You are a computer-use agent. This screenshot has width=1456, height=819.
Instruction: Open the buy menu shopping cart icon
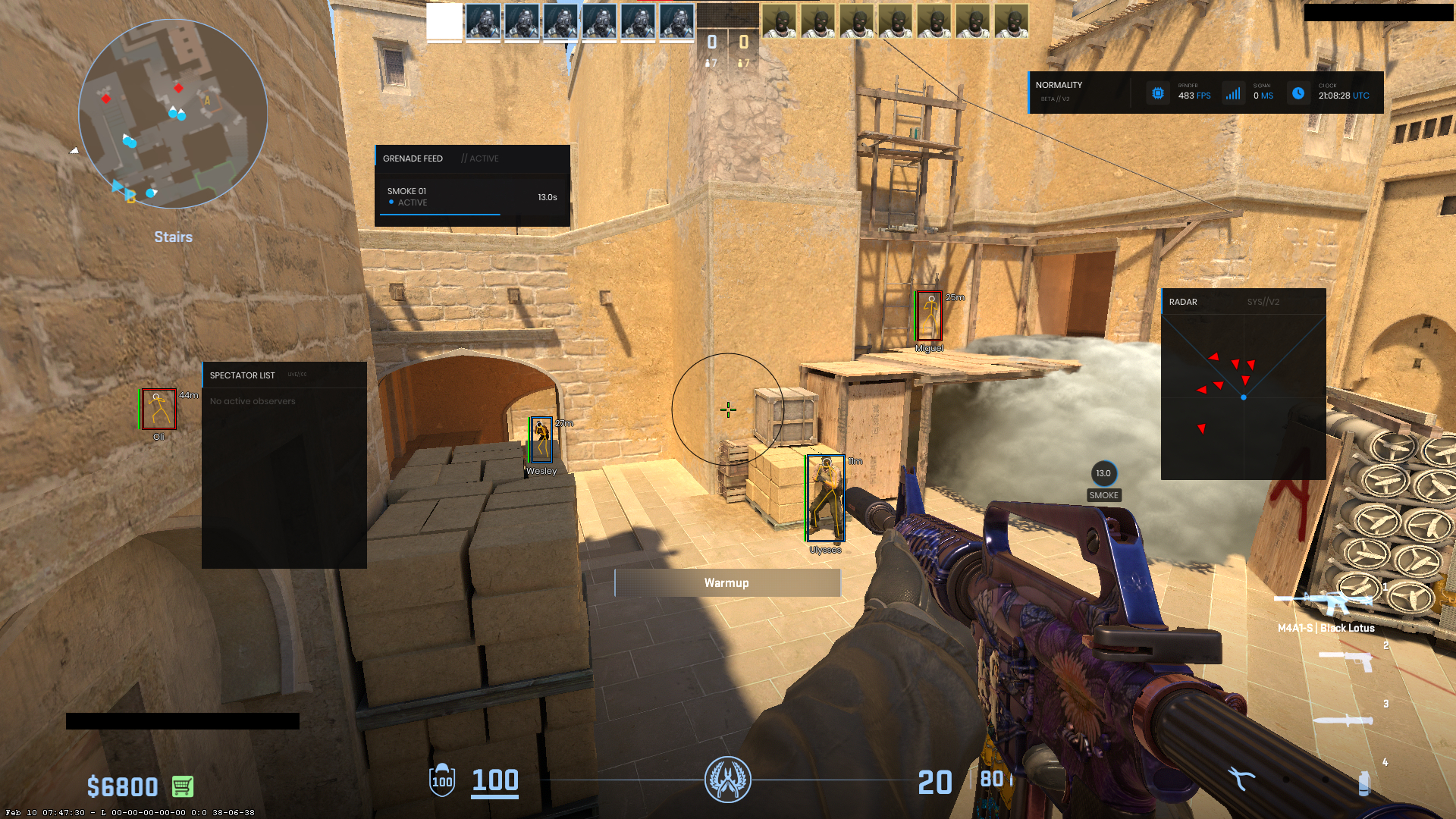point(180,786)
